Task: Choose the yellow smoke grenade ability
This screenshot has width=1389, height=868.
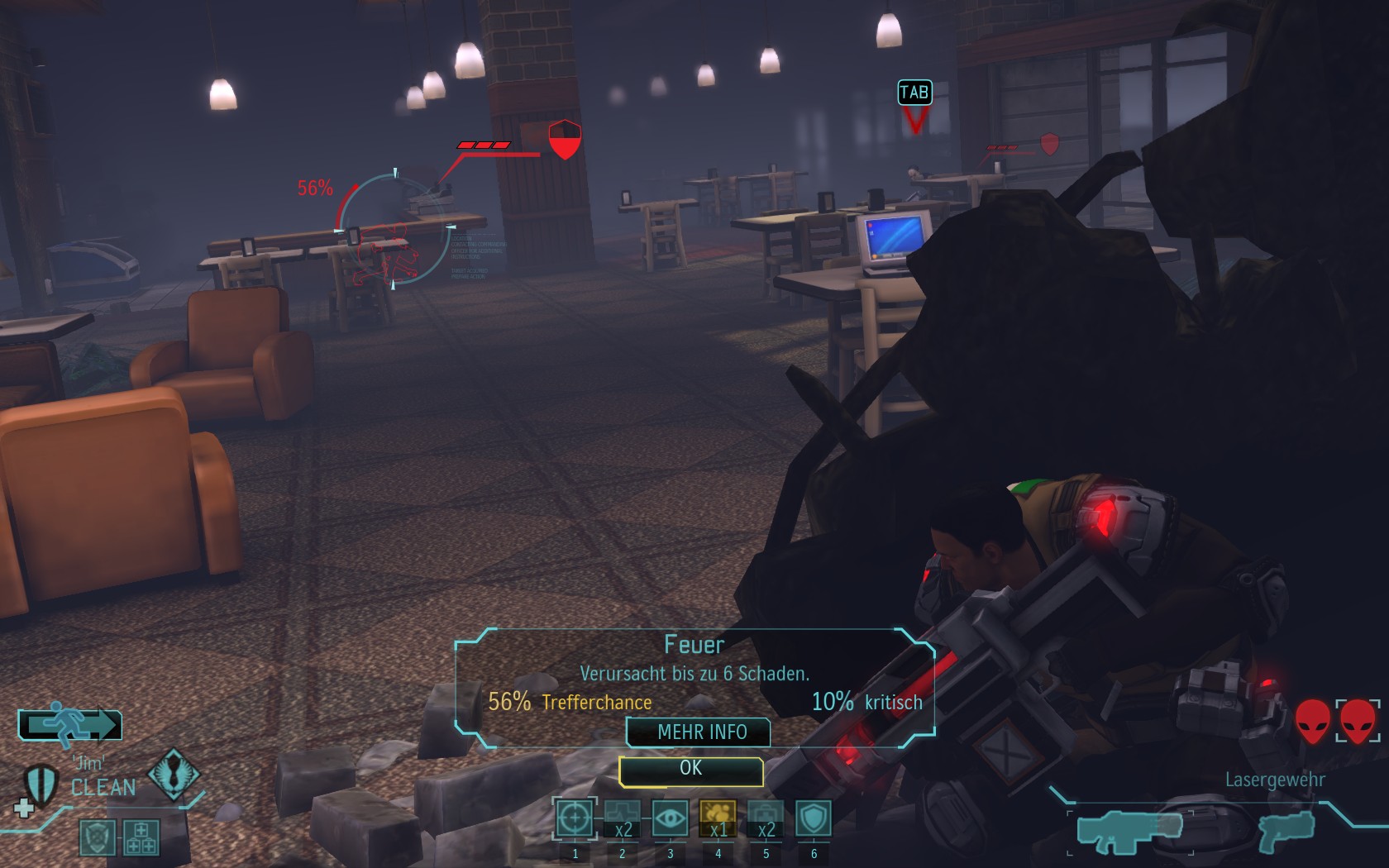Action: (718, 819)
